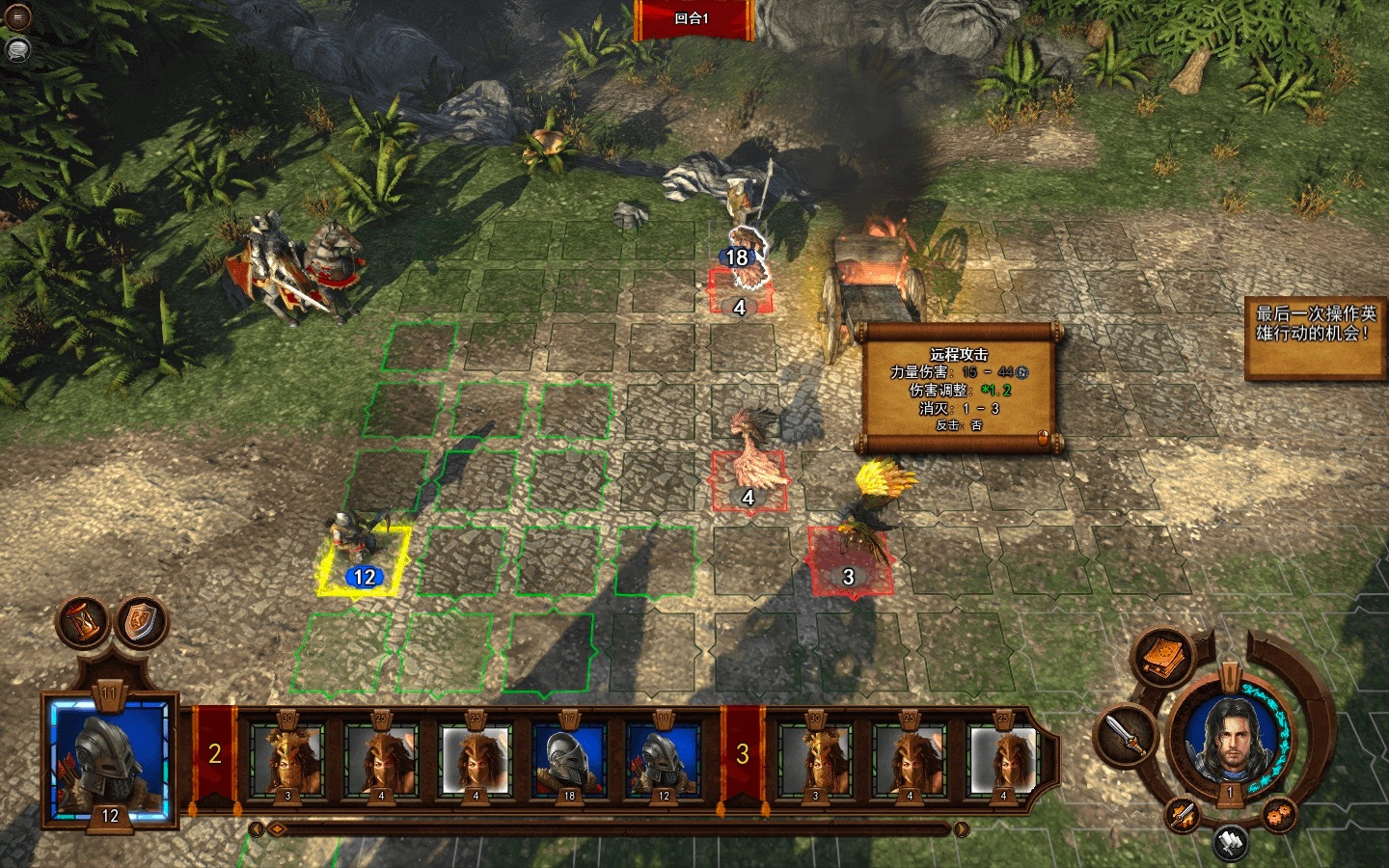Select the active stack of 12 on the yellow tile

(x=365, y=559)
